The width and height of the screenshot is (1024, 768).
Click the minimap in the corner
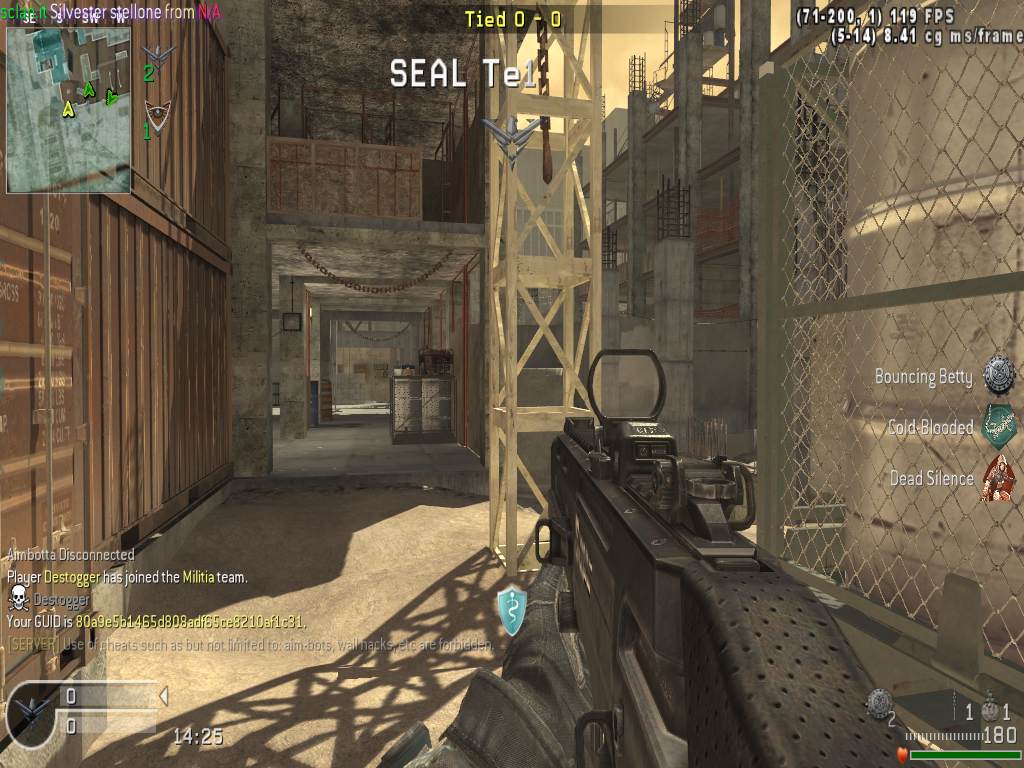coord(68,108)
